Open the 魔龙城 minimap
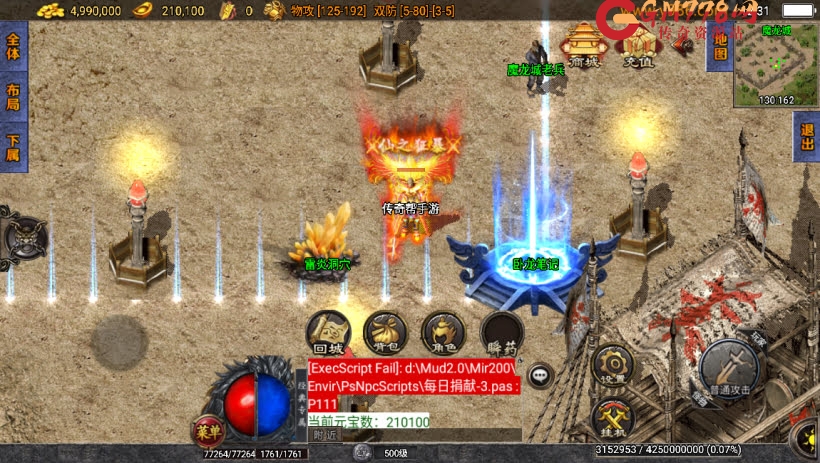The width and height of the screenshot is (820, 463). coord(776,65)
